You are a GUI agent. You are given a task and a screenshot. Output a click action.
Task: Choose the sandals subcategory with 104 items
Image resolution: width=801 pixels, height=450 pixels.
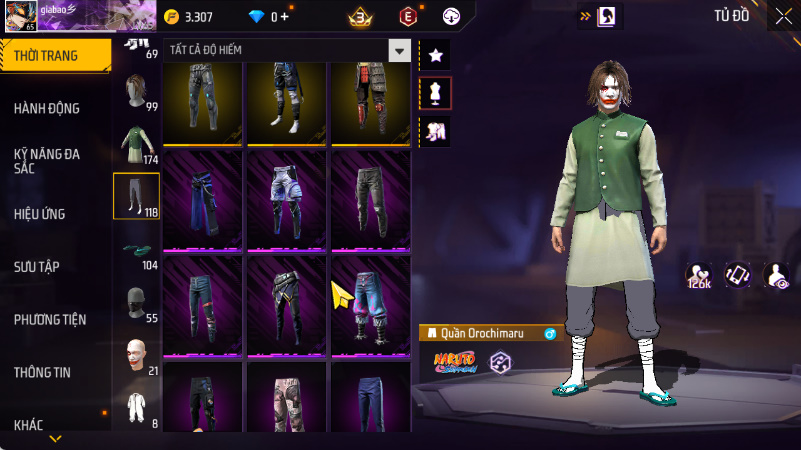[136, 252]
